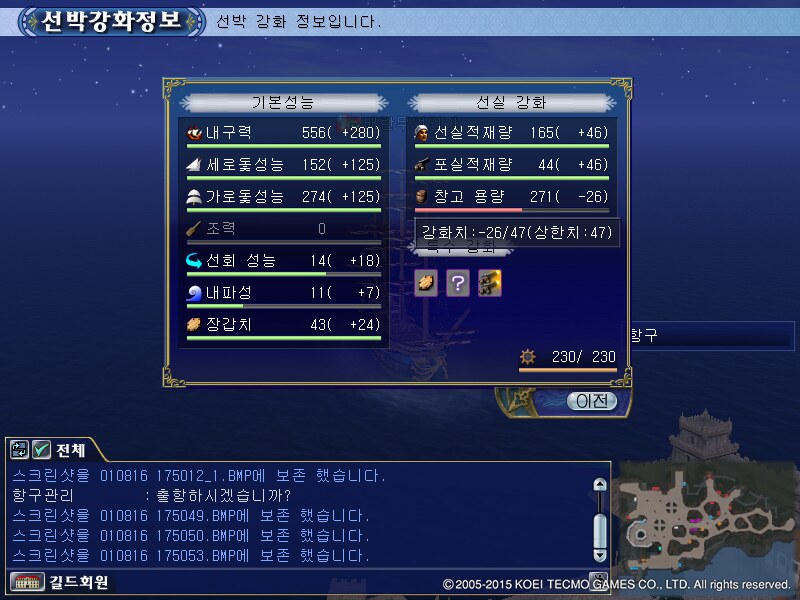Image resolution: width=800 pixels, height=600 pixels.
Task: Toggle the green checkmark chat filter
Action: click(x=42, y=450)
